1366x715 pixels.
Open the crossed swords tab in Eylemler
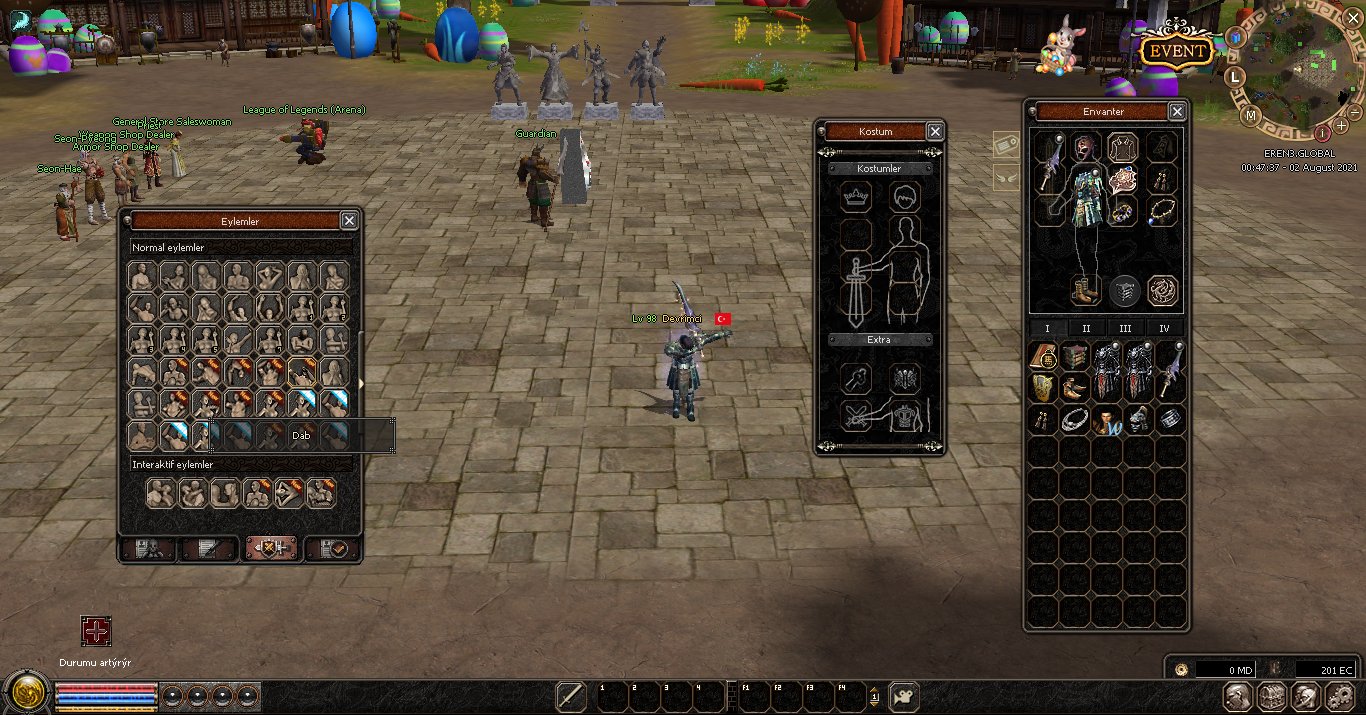click(271, 548)
